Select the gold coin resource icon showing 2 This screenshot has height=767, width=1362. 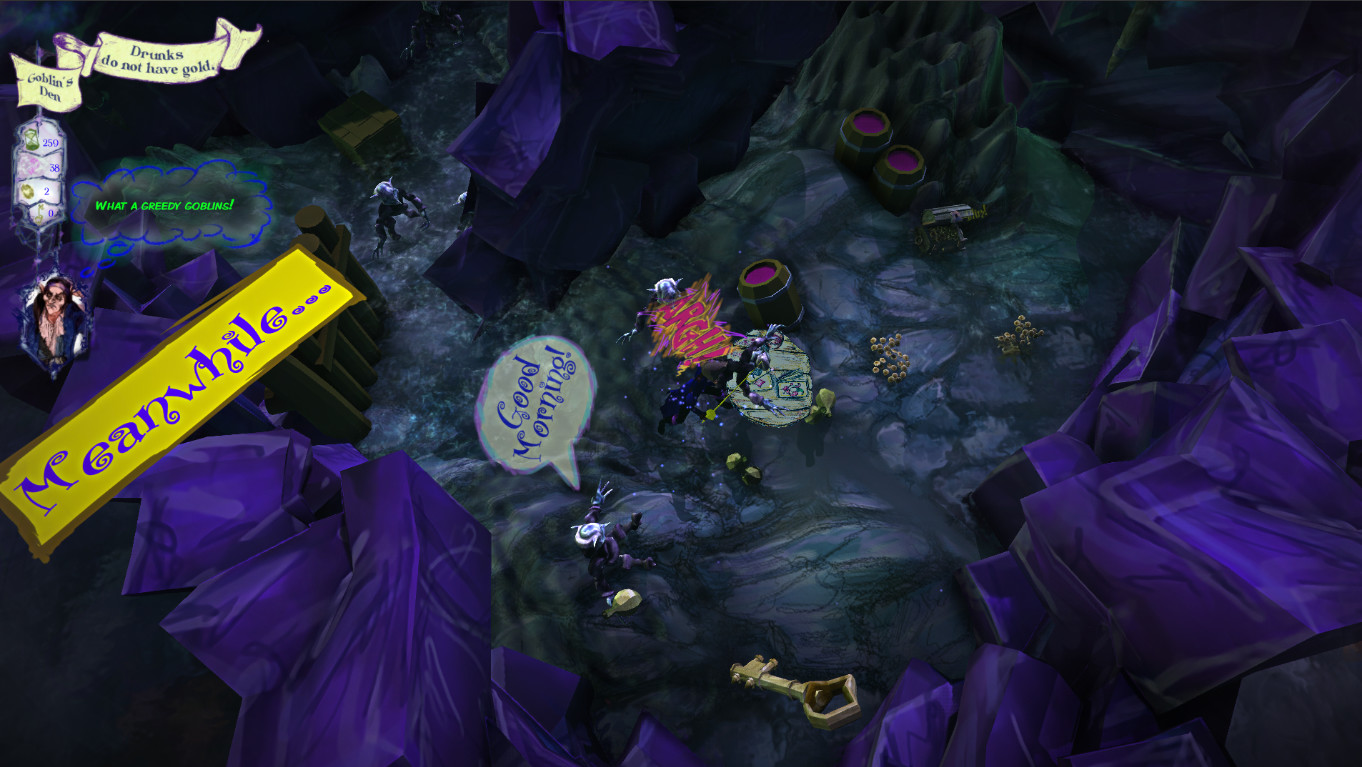(29, 190)
